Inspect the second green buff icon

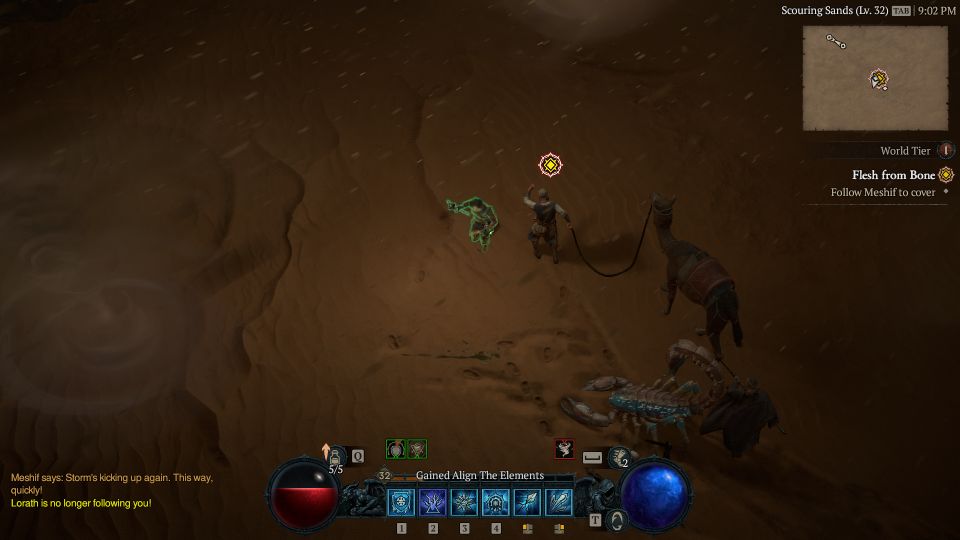(x=417, y=449)
